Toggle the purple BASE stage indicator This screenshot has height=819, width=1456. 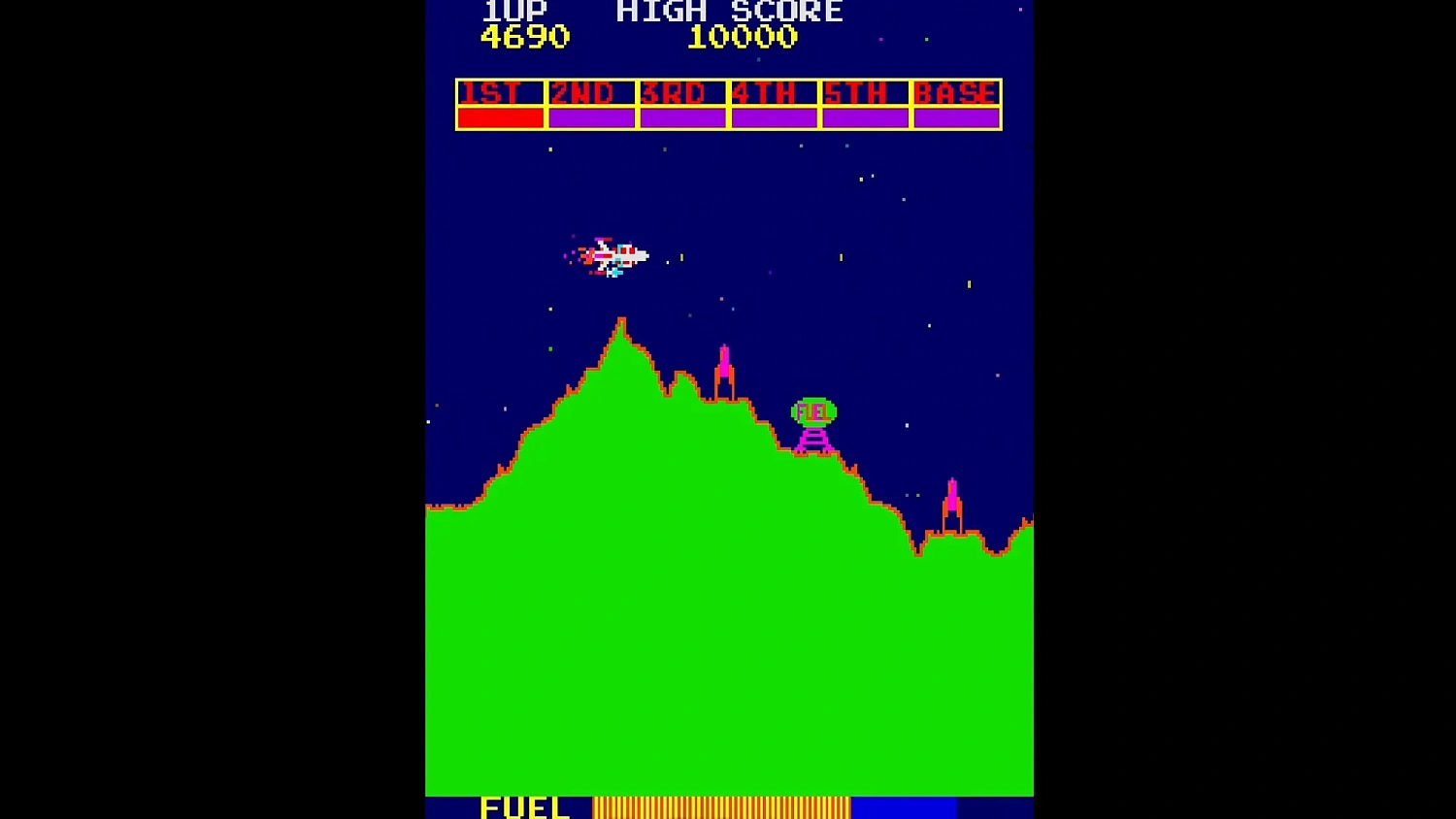pyautogui.click(x=956, y=115)
